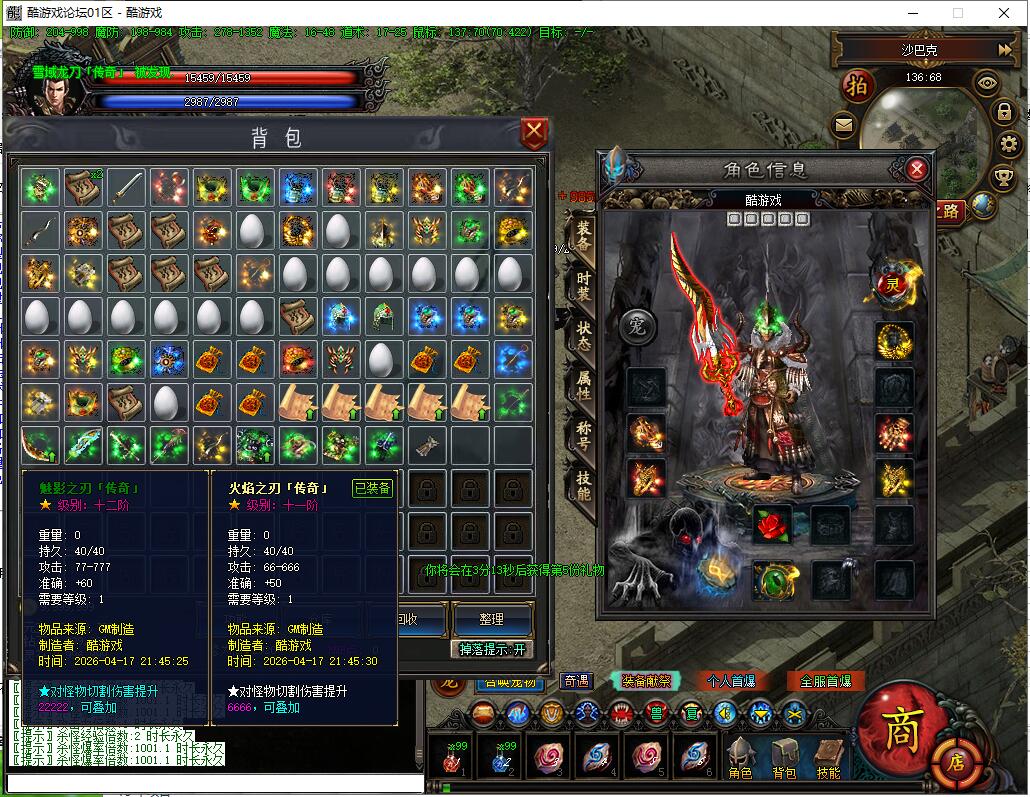Open the 全服首爆 server first-drop button
Viewport: 1030px width, 797px height.
(825, 681)
